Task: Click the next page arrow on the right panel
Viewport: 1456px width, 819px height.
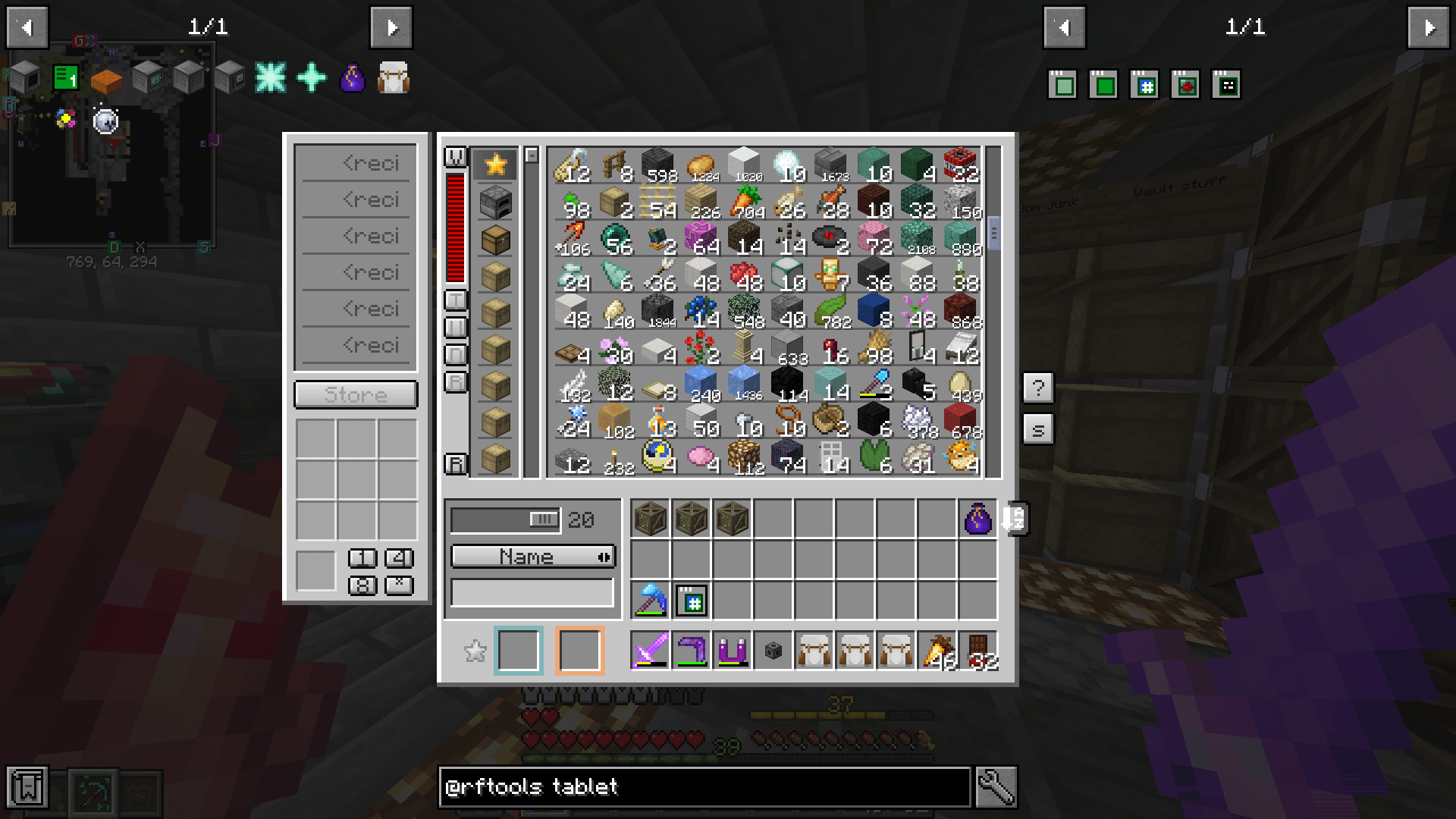Action: 1429,27
